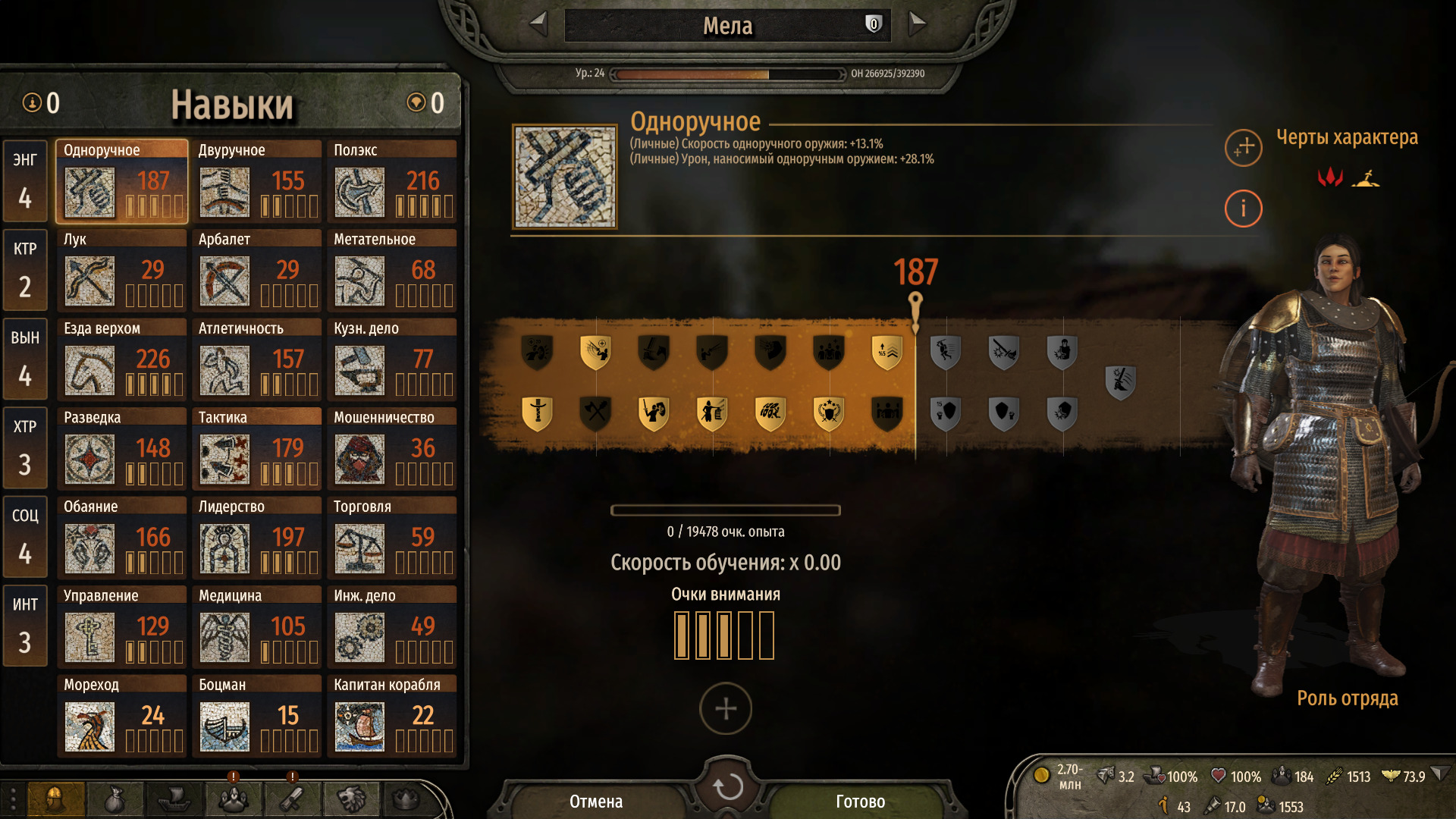Add a focus point with the plus button

coord(726,709)
